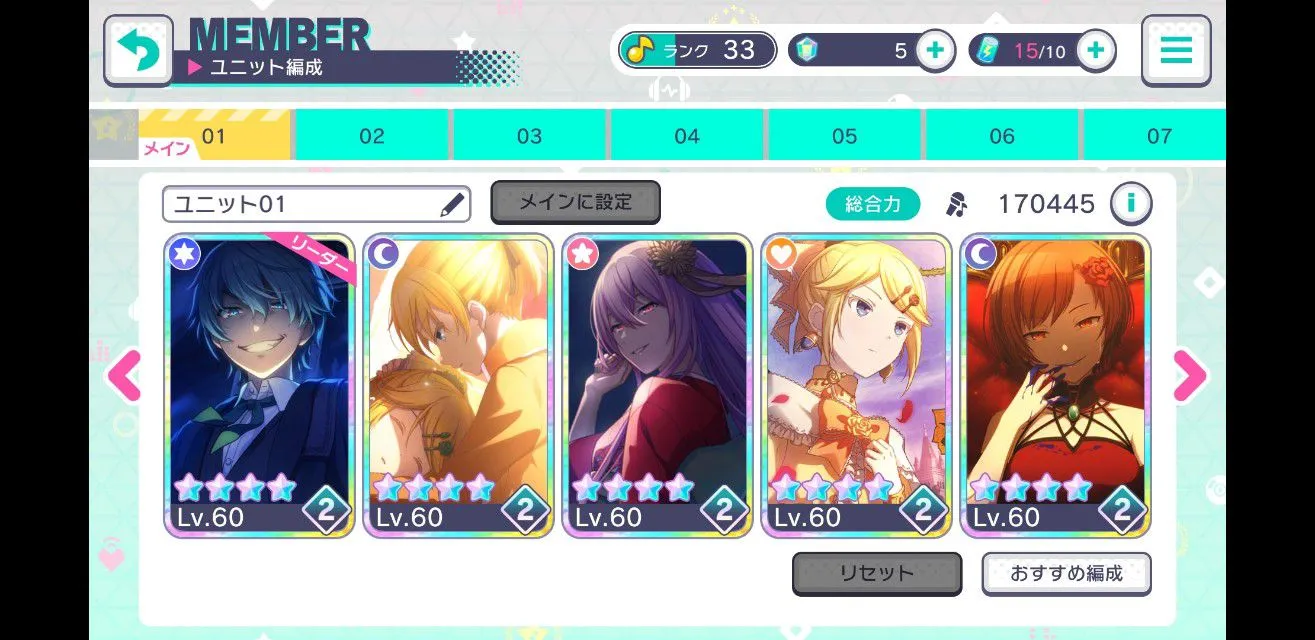Go to previous unit with left pink arrow
This screenshot has height=640, width=1315.
125,377
